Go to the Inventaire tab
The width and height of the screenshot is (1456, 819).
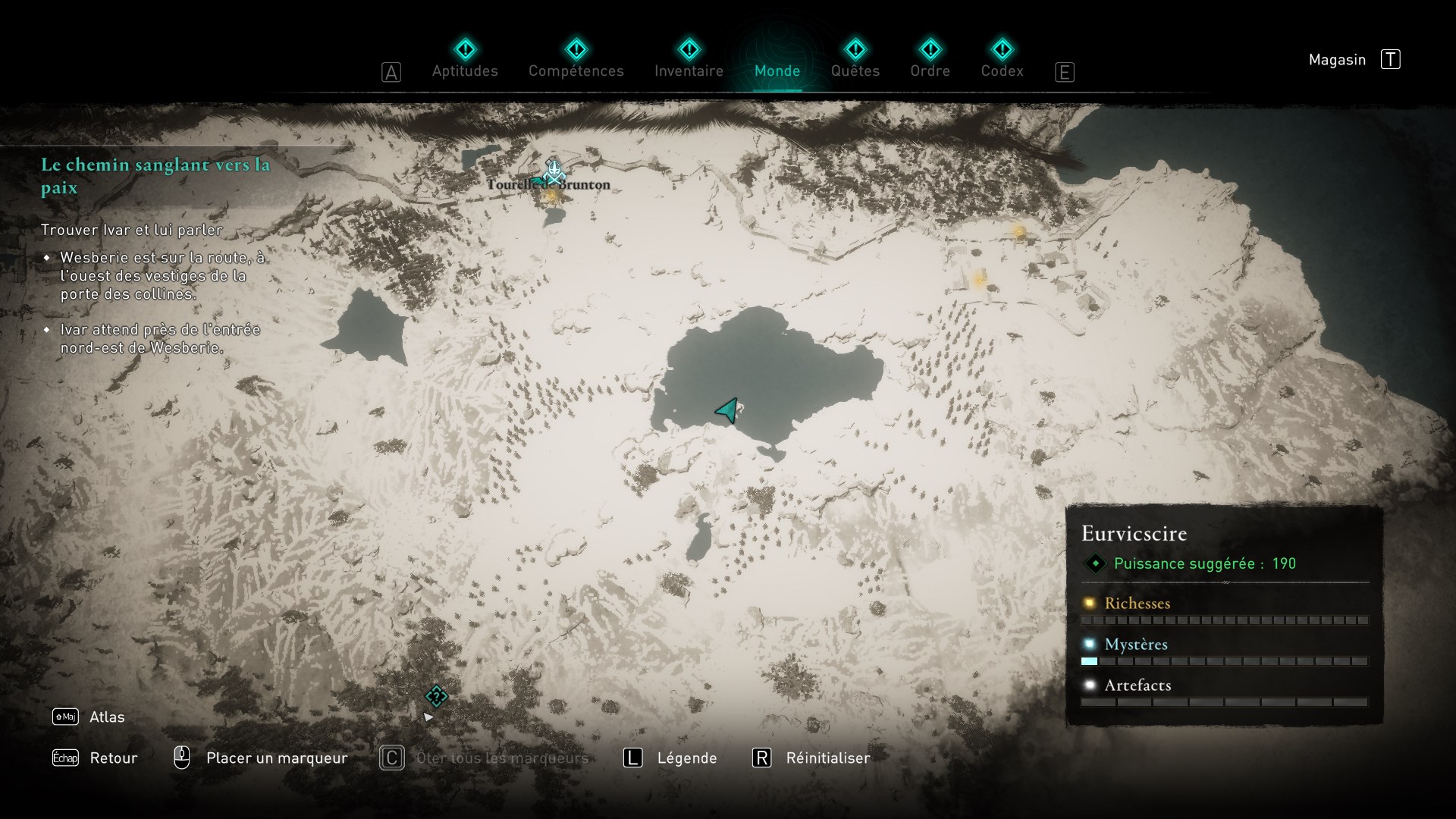tap(689, 71)
